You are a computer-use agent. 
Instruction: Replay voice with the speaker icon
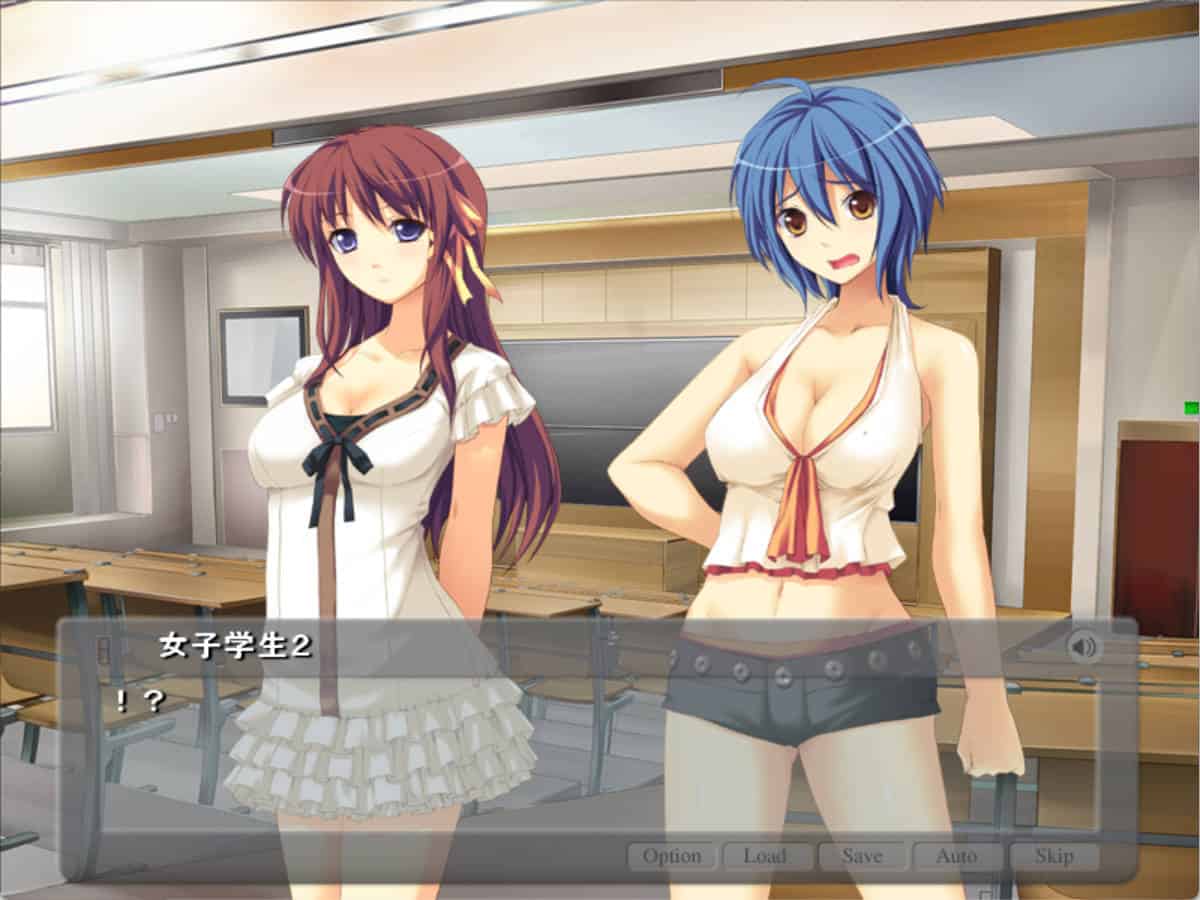[x=1083, y=647]
